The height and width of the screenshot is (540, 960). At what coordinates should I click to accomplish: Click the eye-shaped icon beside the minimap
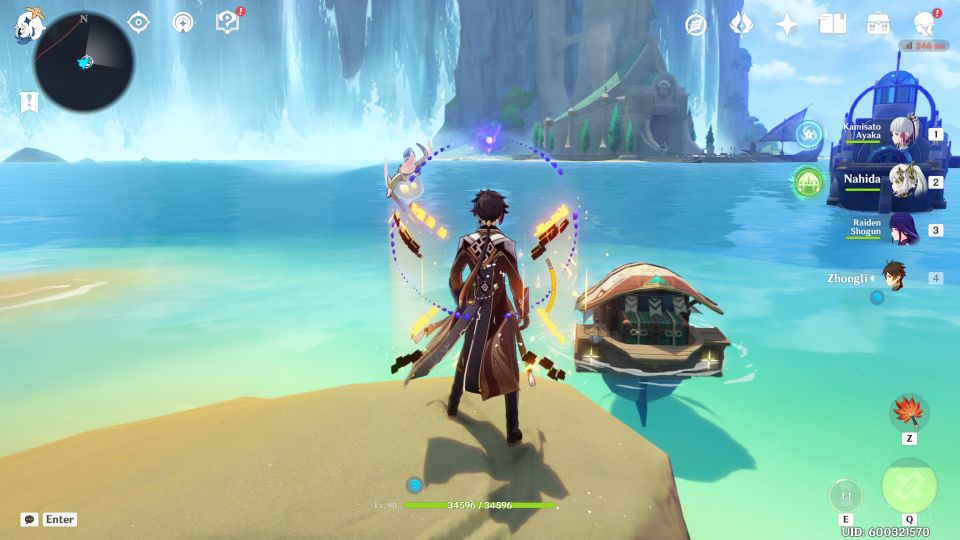pos(139,22)
